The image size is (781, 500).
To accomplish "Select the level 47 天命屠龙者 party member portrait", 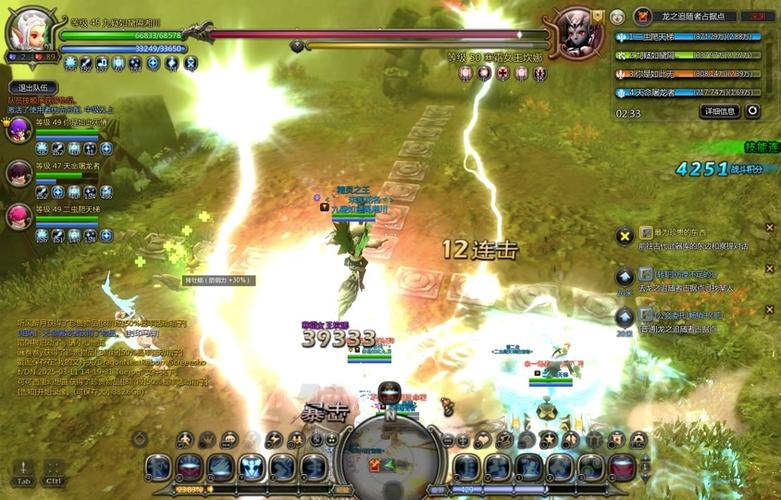I will [x=19, y=173].
